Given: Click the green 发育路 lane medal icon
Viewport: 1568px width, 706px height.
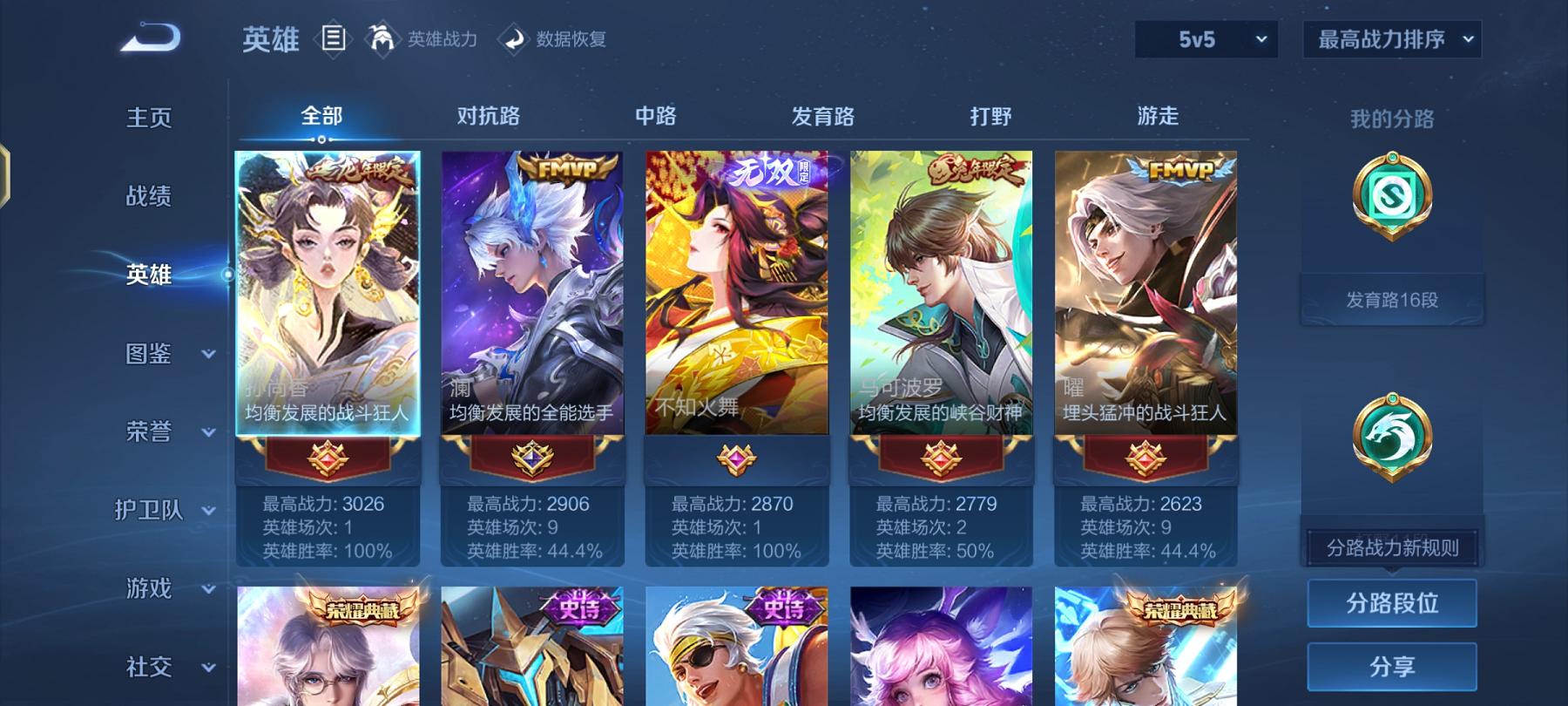Looking at the screenshot, I should click(1390, 196).
